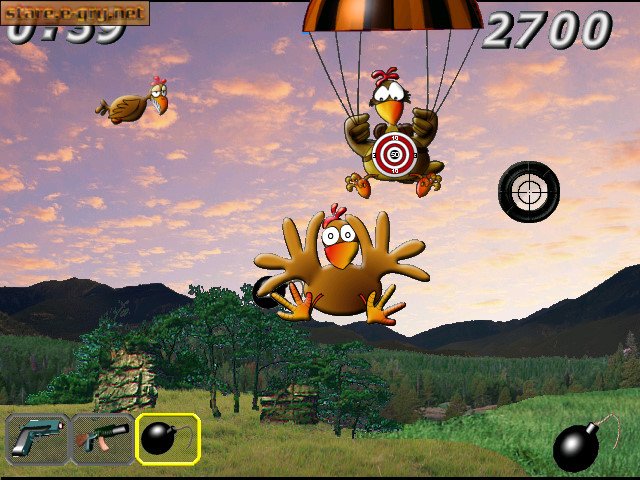Switch to the assault rifle weapon
Viewport: 640px width, 480px height.
click(102, 439)
